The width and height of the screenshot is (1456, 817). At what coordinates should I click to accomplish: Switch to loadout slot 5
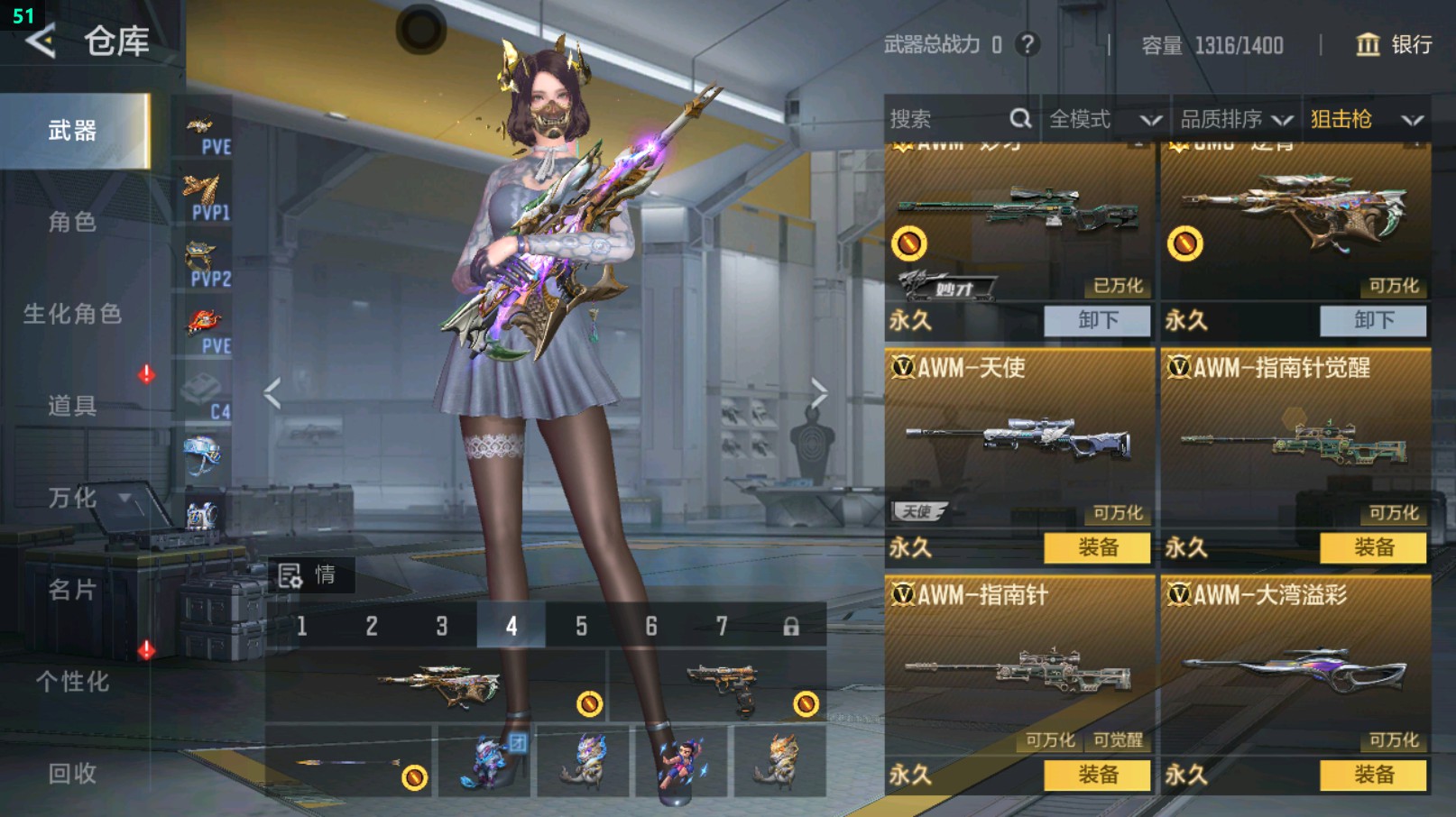click(x=581, y=626)
